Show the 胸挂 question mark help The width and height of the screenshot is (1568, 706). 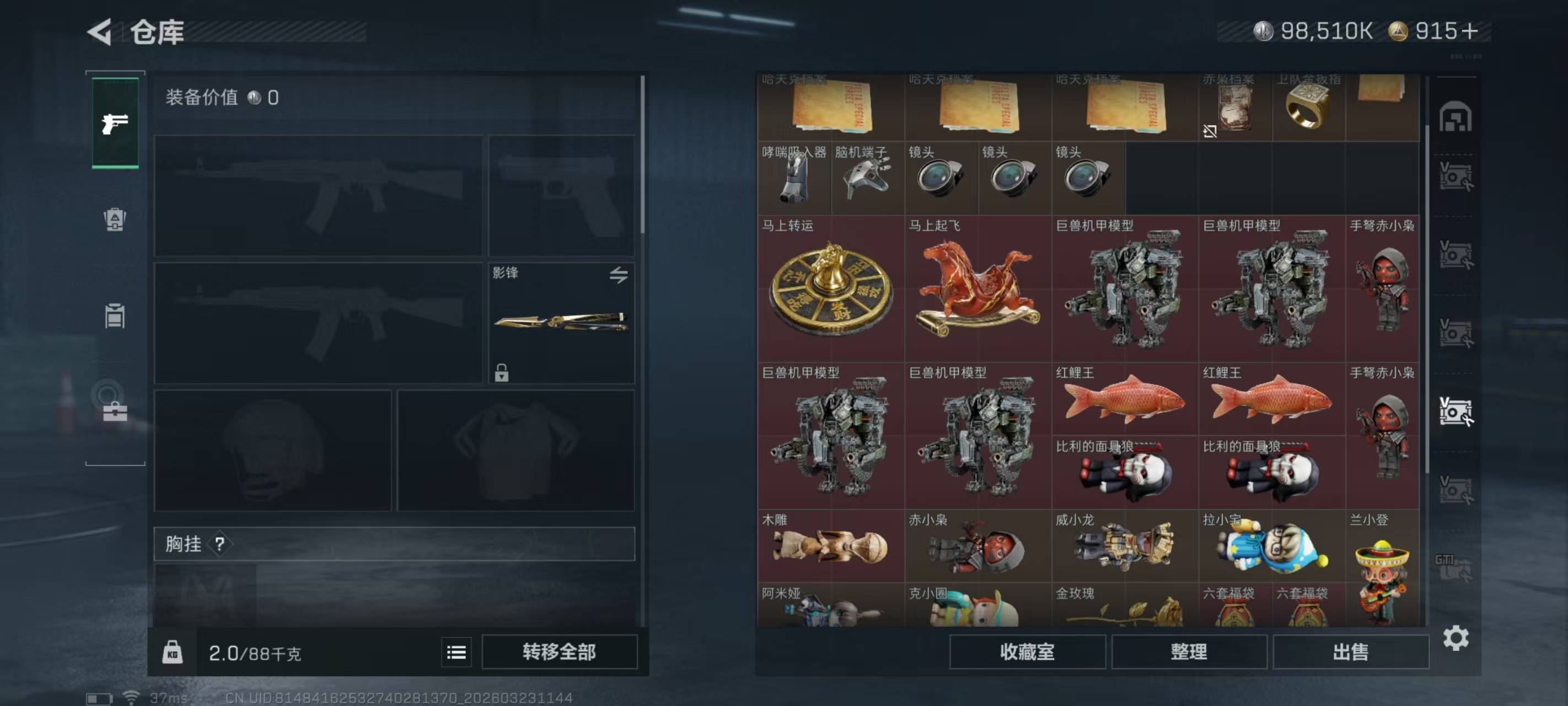[220, 544]
